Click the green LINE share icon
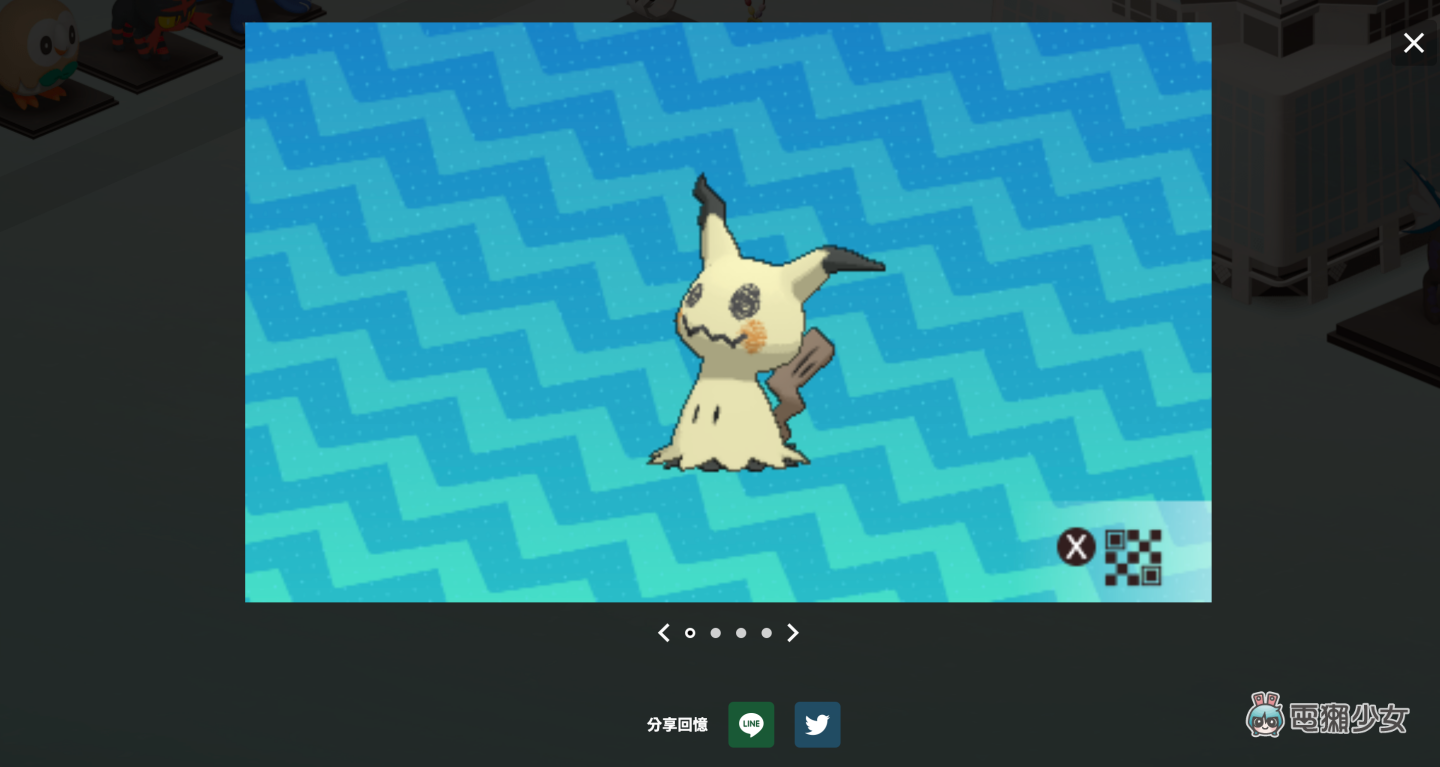 (751, 724)
